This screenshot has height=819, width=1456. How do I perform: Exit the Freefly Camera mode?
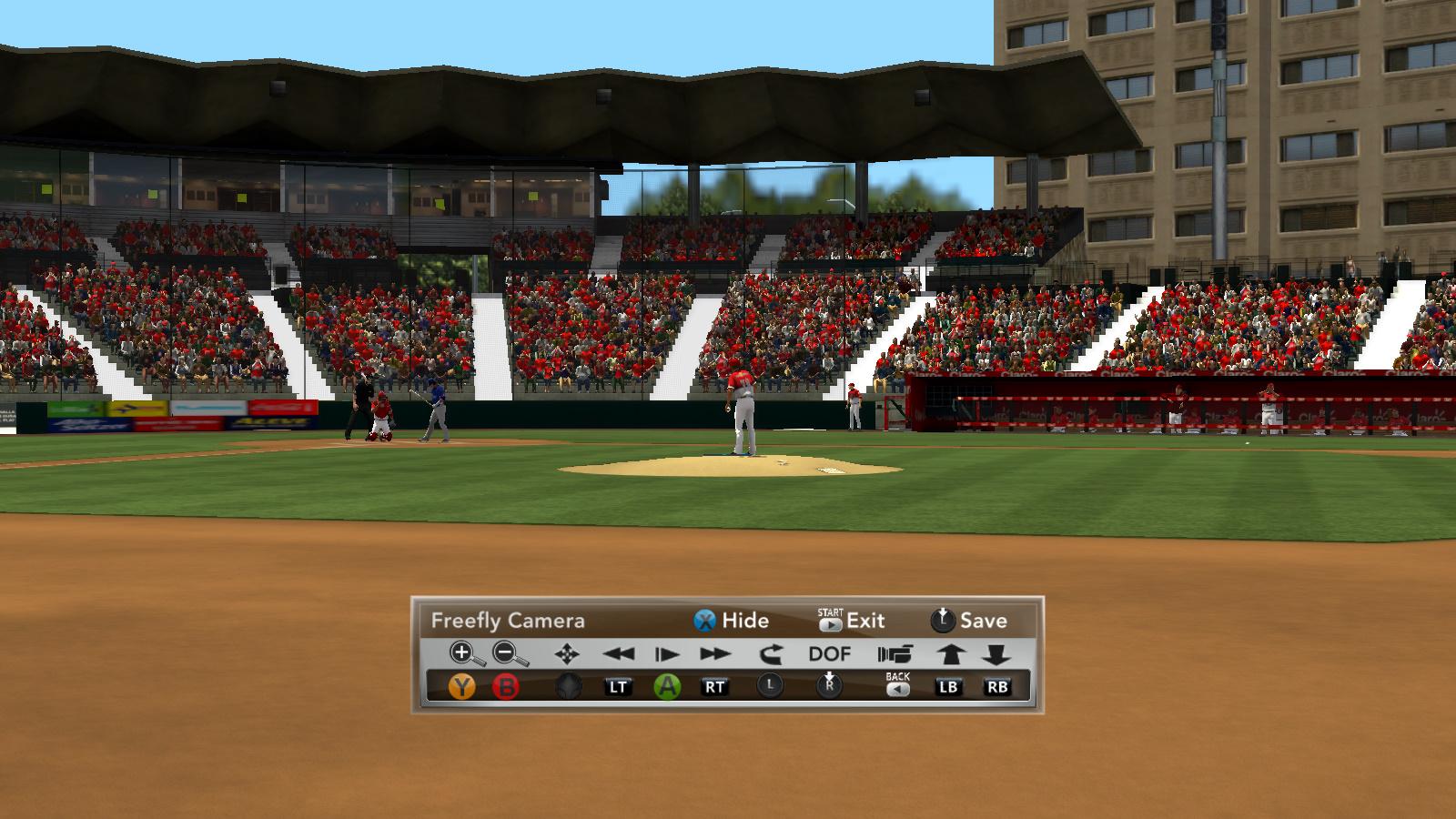coord(852,621)
